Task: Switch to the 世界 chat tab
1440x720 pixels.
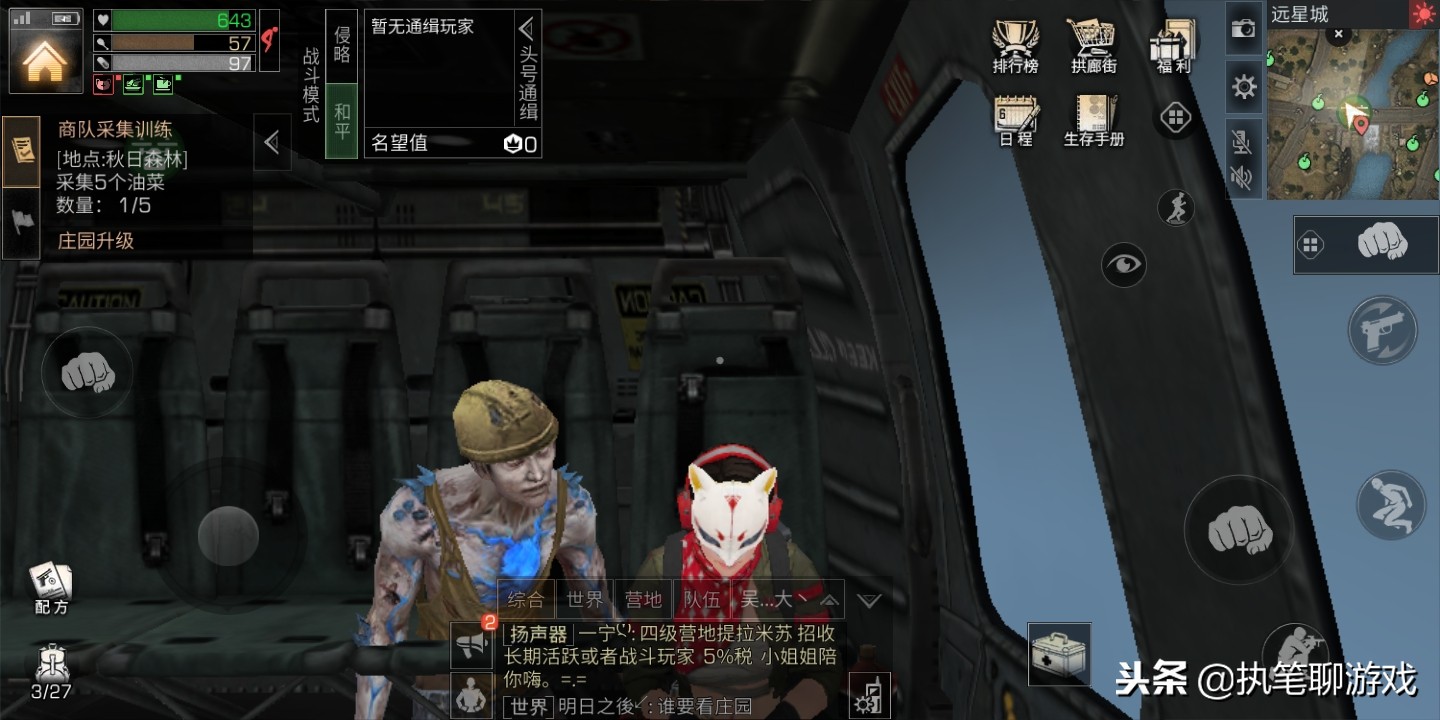Action: coord(584,599)
